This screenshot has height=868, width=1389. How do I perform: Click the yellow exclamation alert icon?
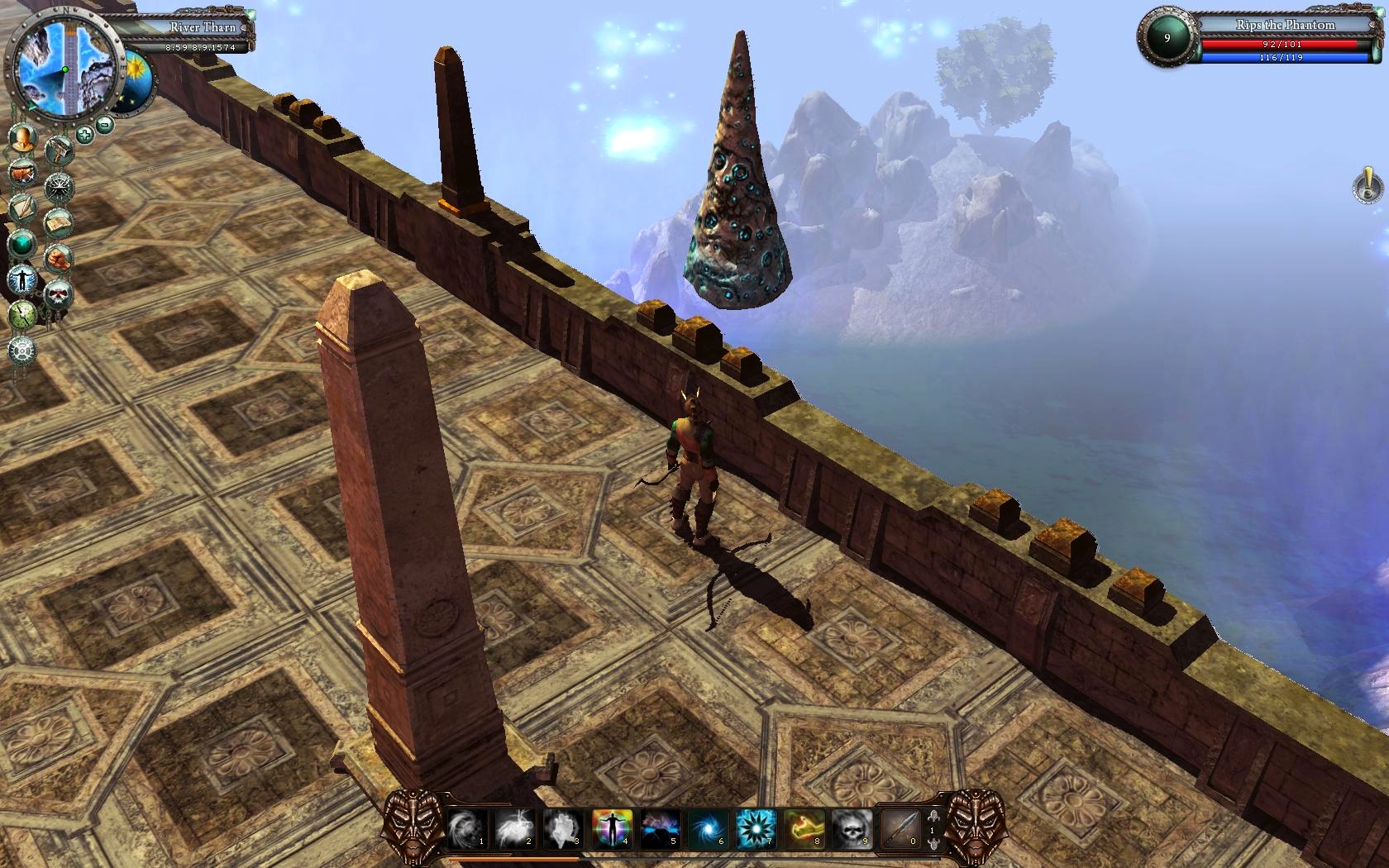1368,184
